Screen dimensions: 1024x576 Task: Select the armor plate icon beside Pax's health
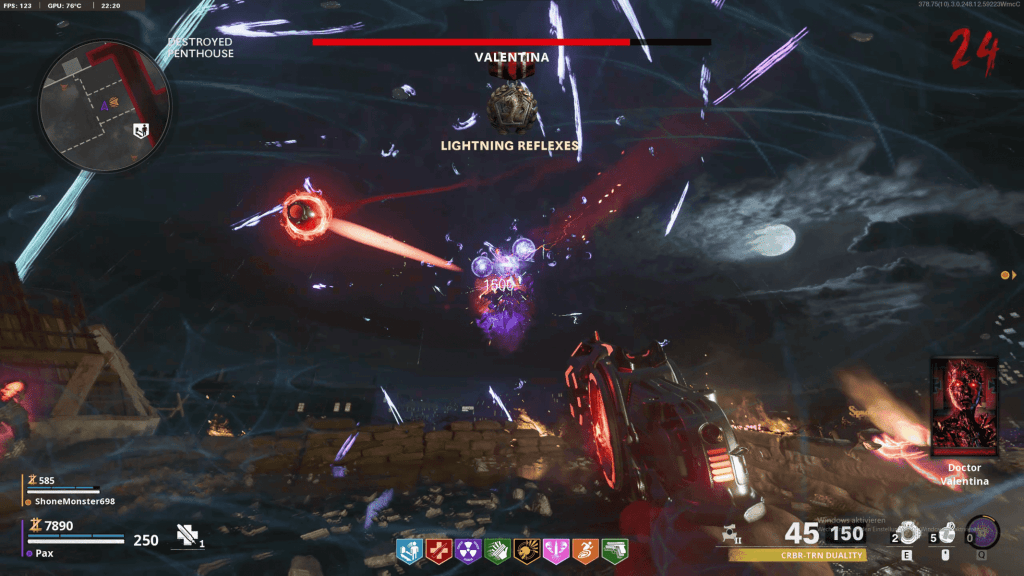tap(186, 537)
